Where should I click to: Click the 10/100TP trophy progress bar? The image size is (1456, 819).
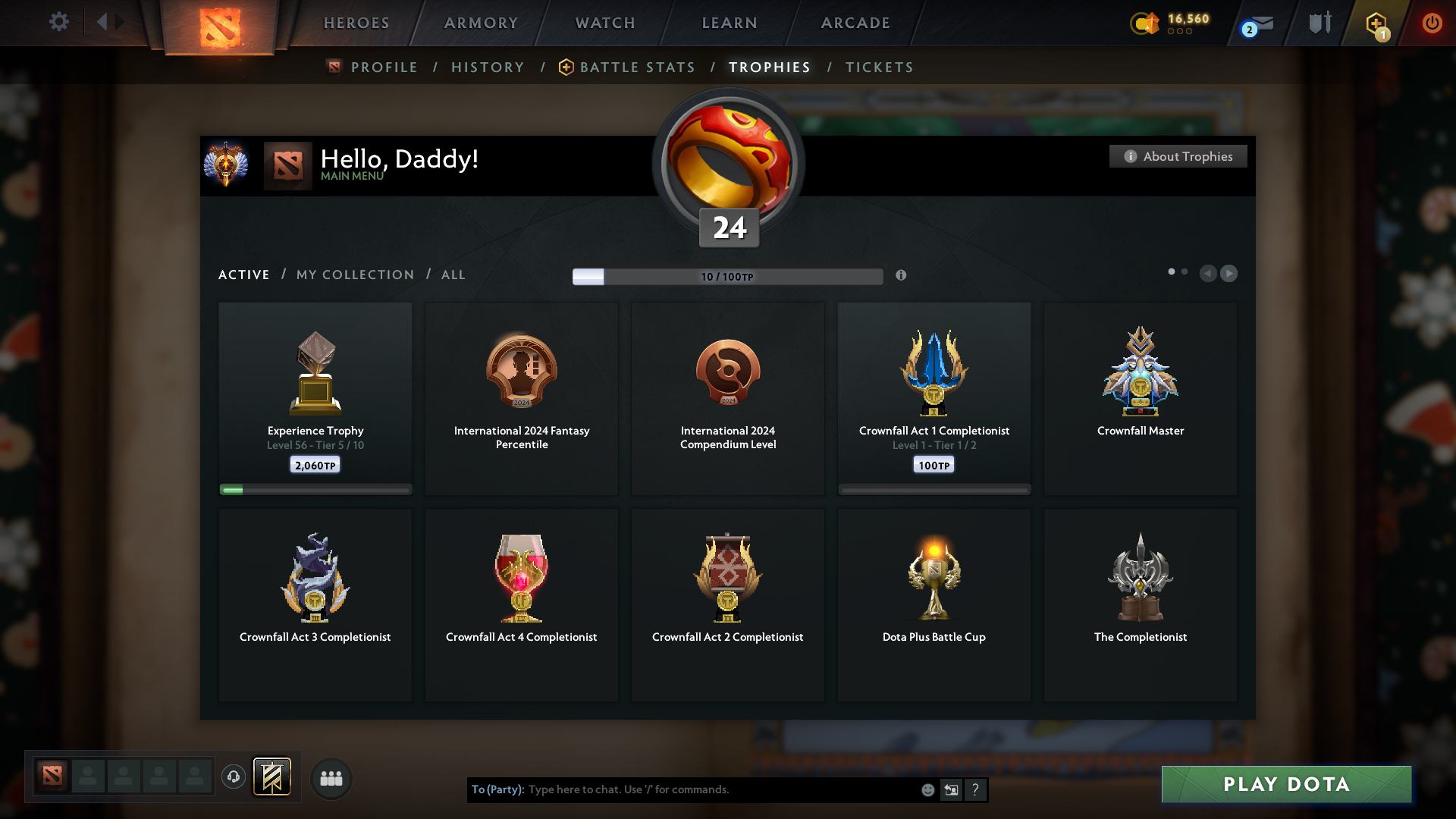727,276
